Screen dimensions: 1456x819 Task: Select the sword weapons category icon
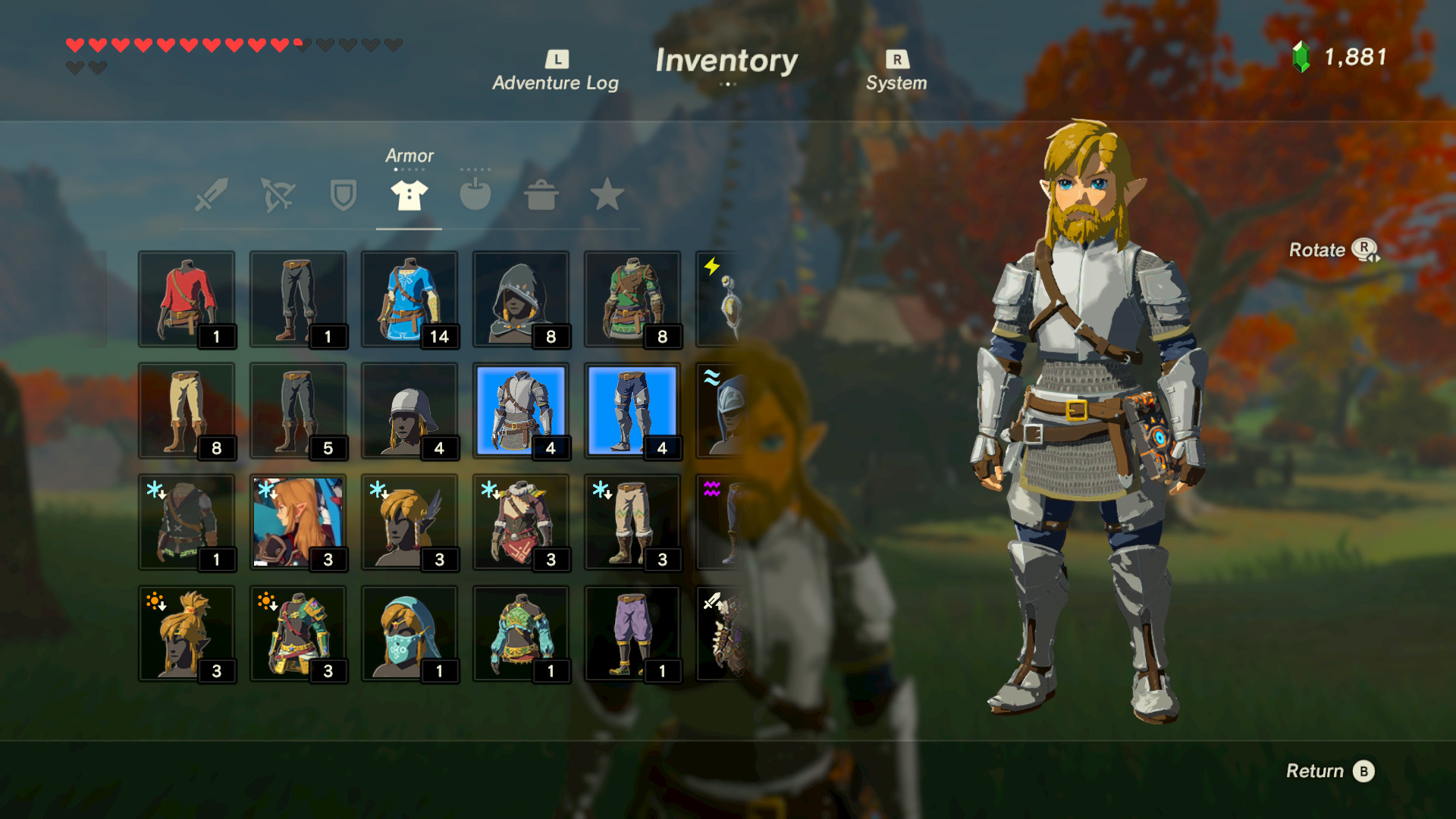[x=210, y=196]
